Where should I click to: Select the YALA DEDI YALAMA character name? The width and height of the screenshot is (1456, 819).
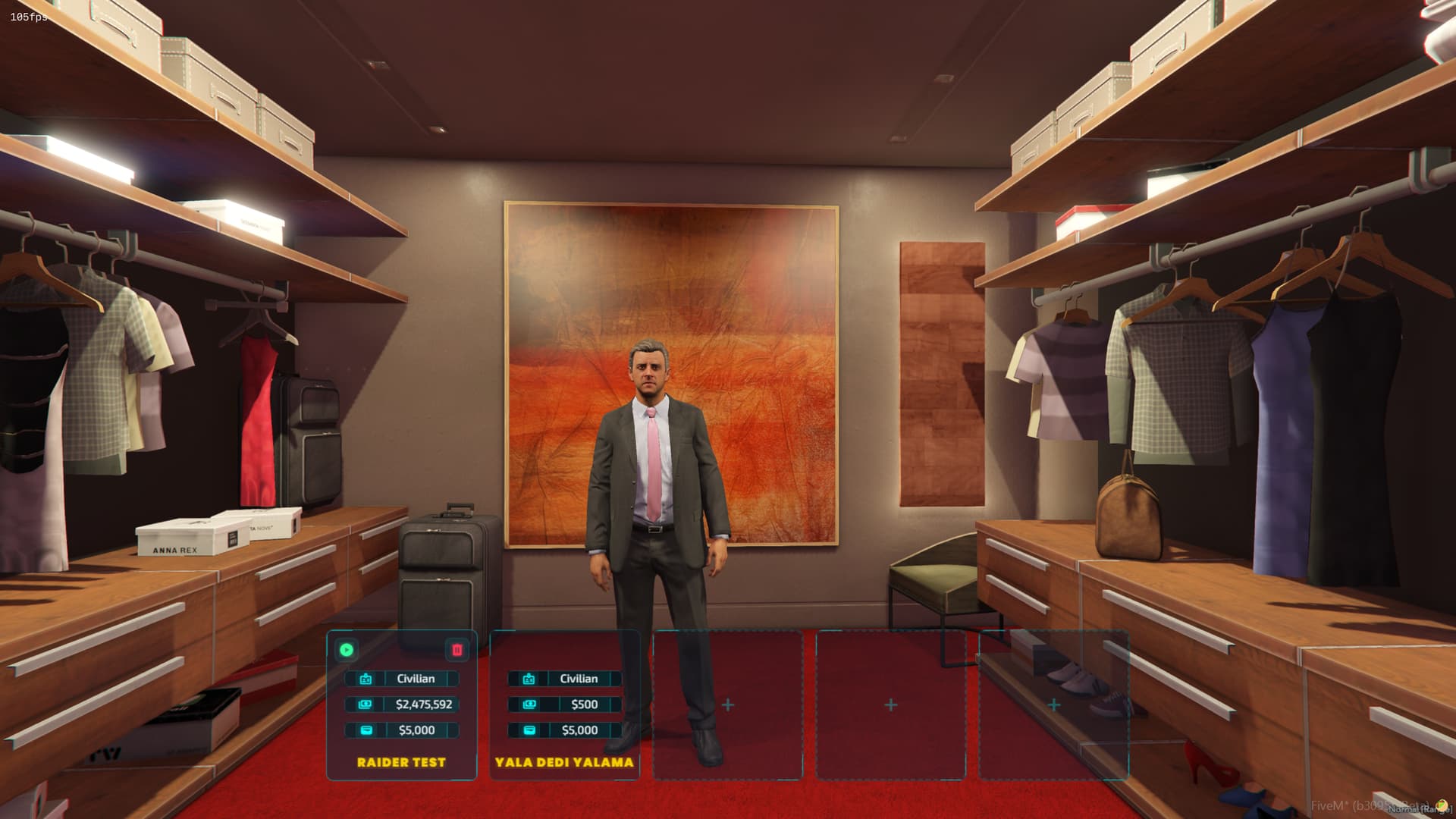coord(564,762)
